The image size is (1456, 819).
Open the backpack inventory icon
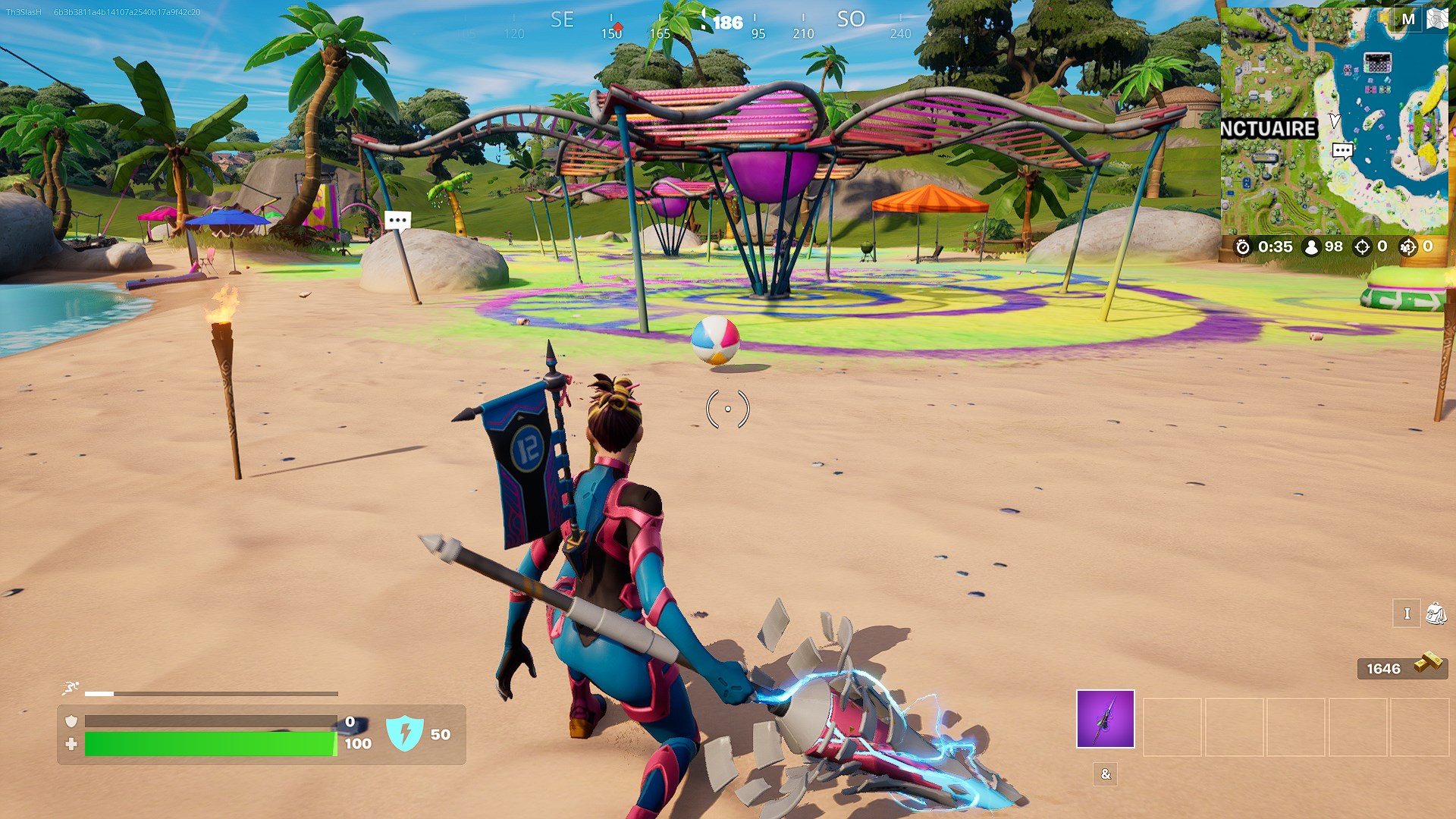[x=1436, y=613]
